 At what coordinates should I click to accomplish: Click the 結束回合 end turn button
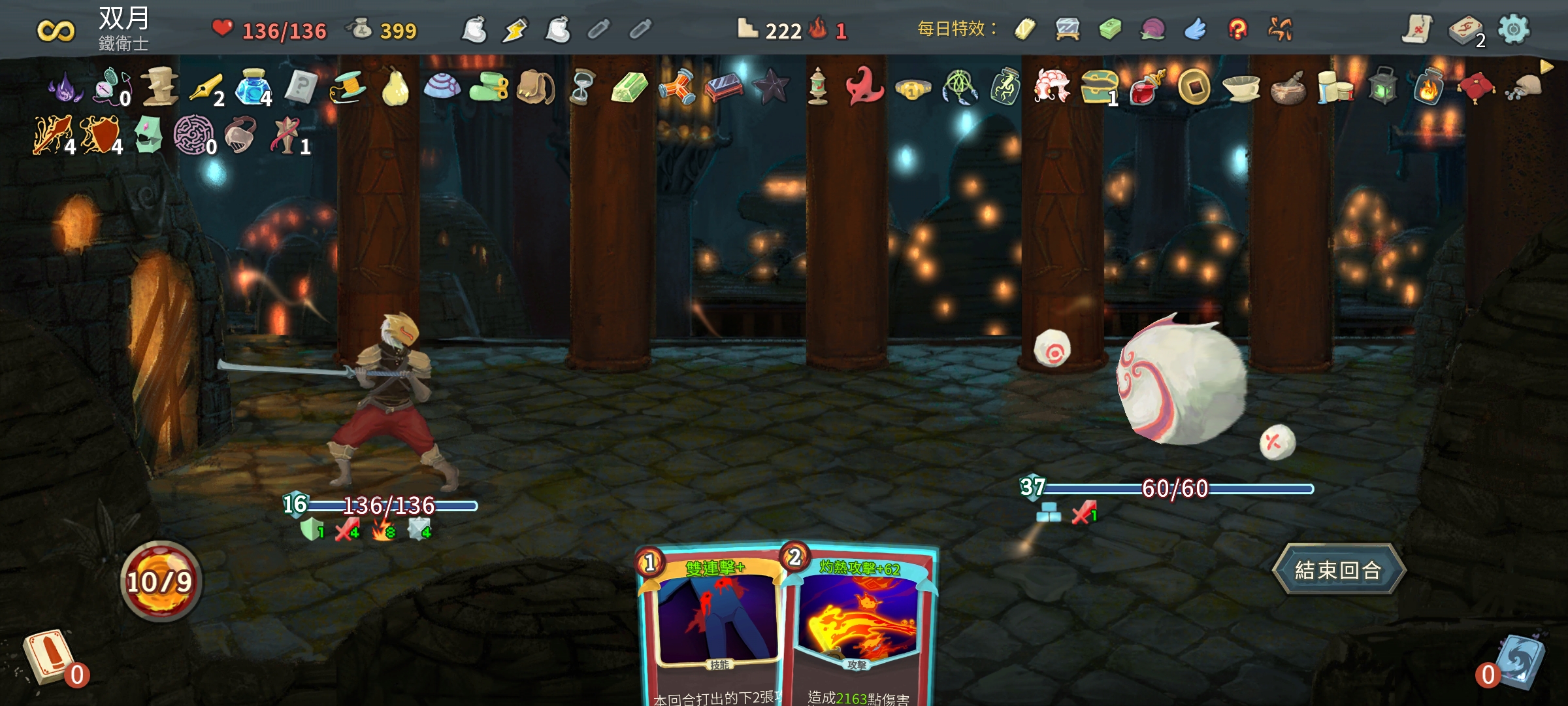(x=1338, y=570)
